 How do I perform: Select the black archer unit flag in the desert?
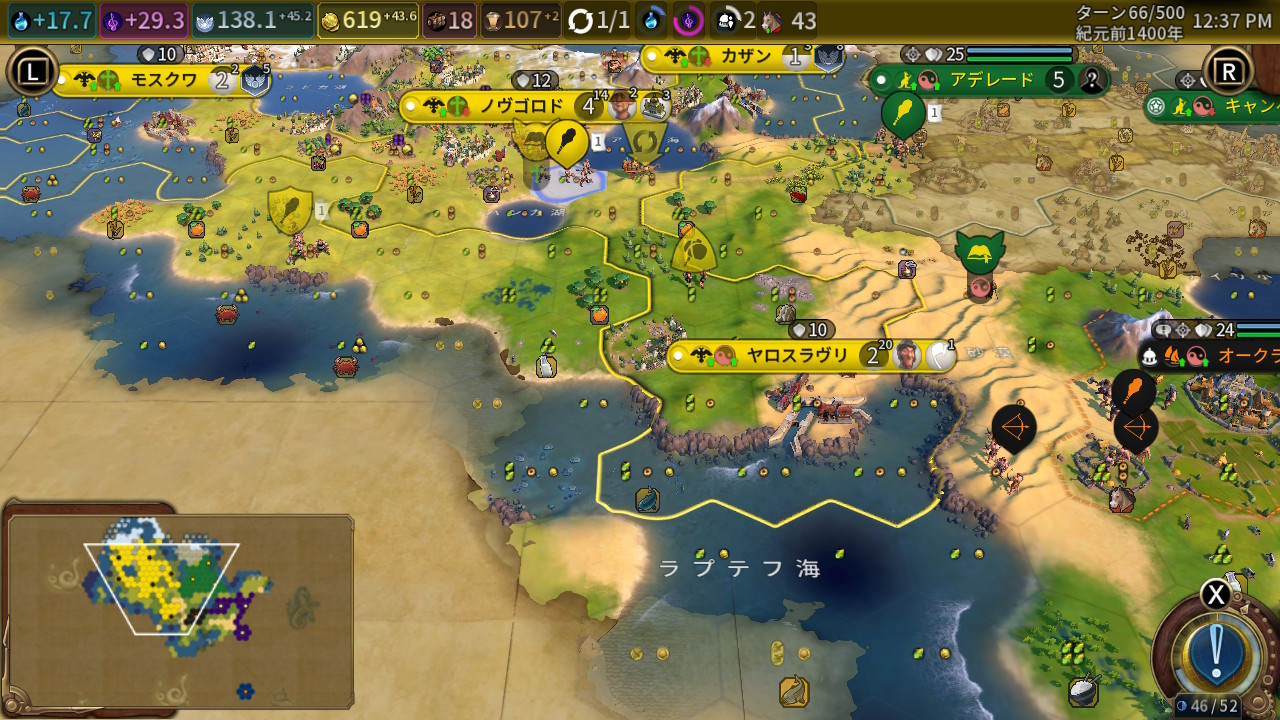coord(1014,428)
